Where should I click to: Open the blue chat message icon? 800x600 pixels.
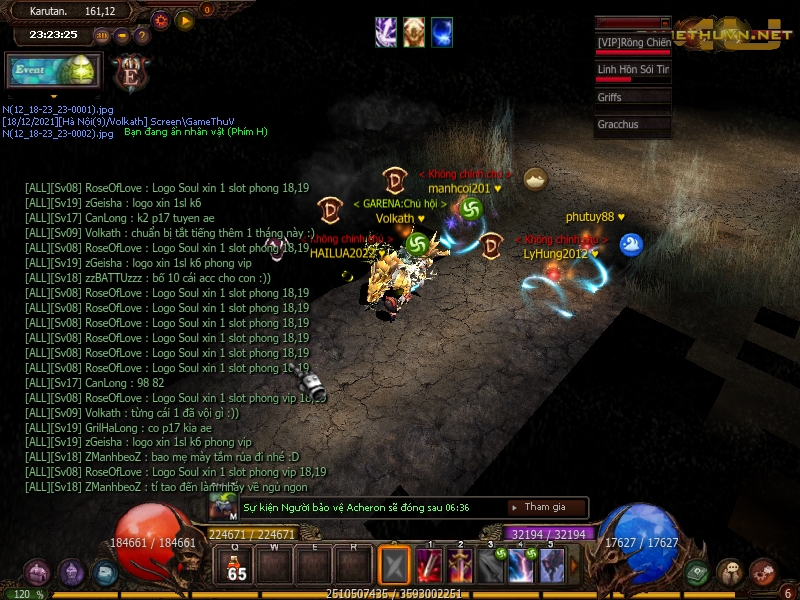point(105,573)
